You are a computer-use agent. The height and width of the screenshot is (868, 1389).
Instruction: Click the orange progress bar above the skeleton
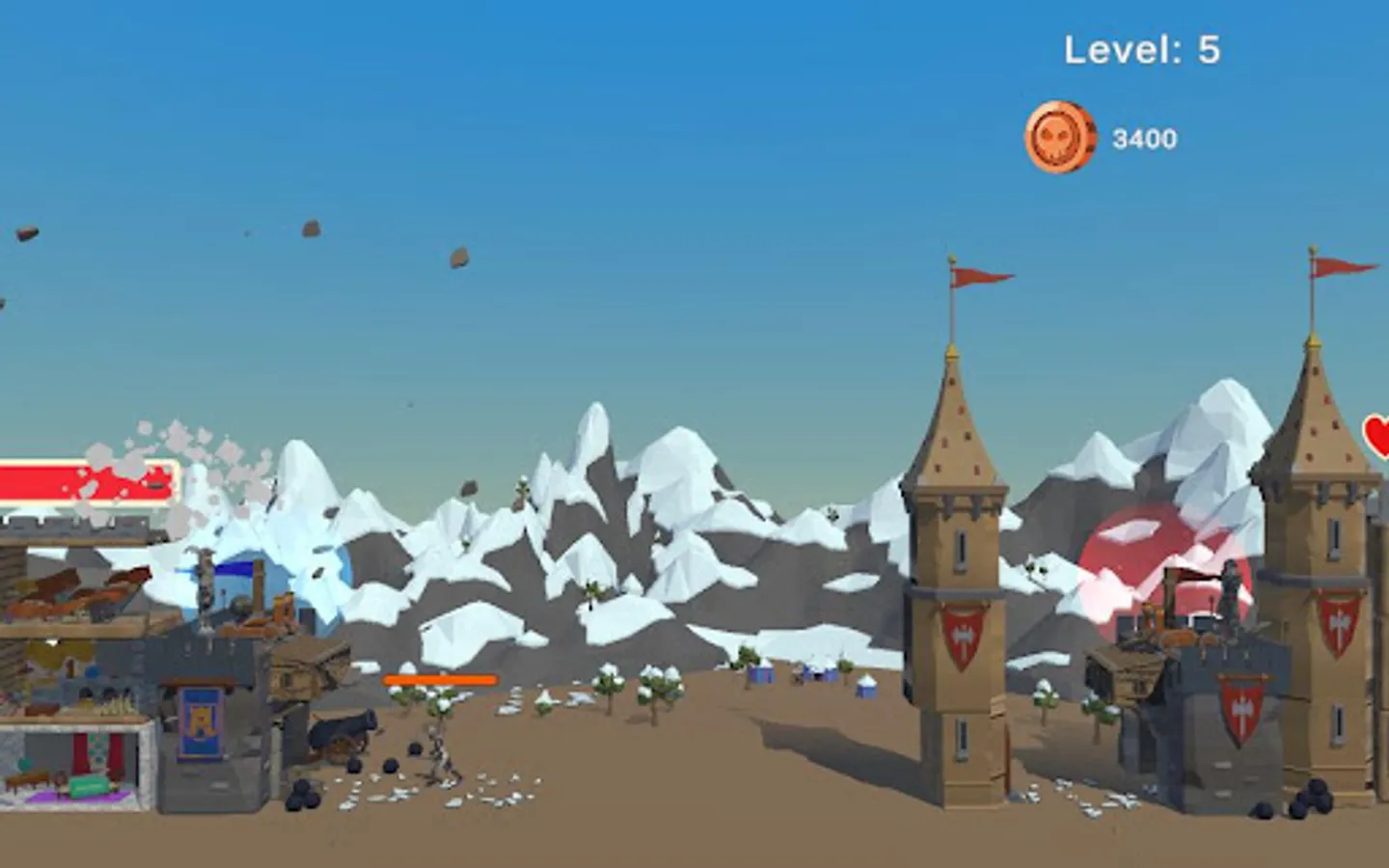[x=439, y=678]
